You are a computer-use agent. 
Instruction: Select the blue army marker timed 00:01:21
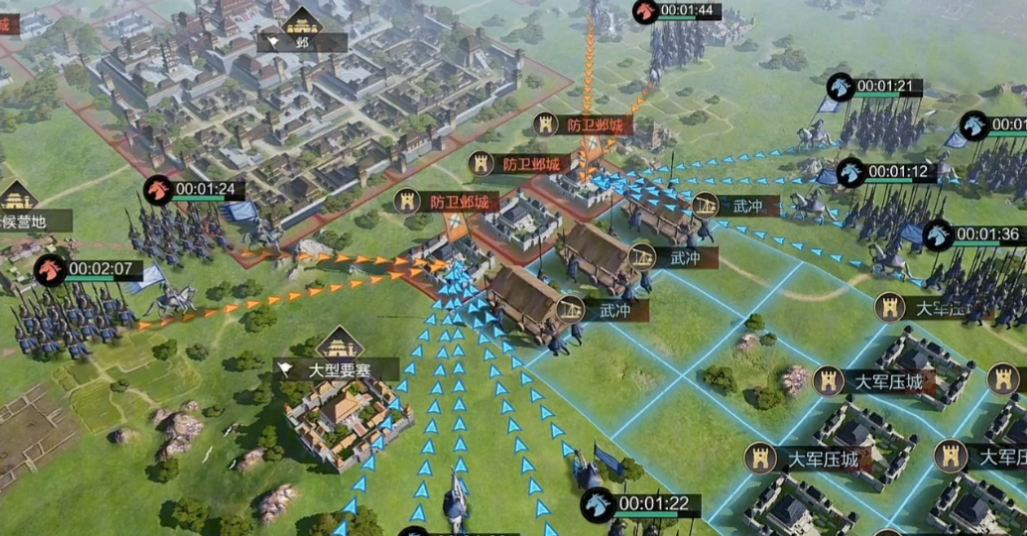(840, 87)
